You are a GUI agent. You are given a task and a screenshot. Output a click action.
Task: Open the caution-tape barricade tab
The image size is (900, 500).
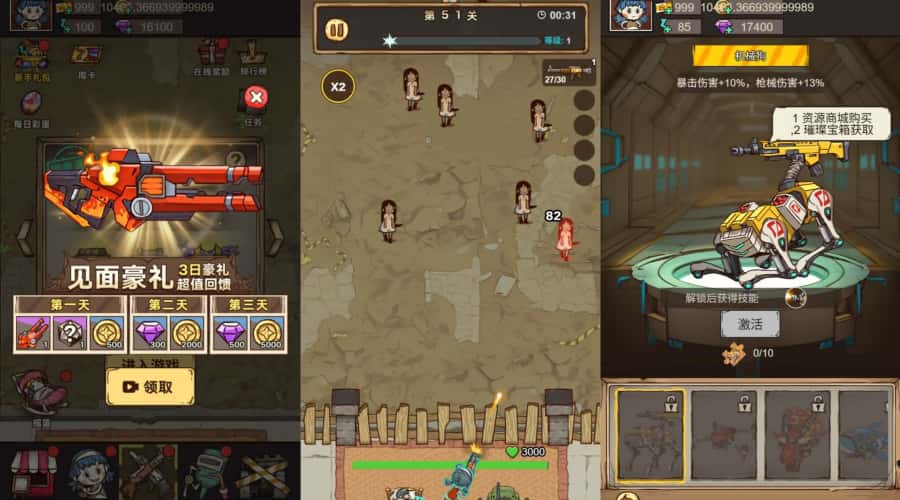coord(264,472)
